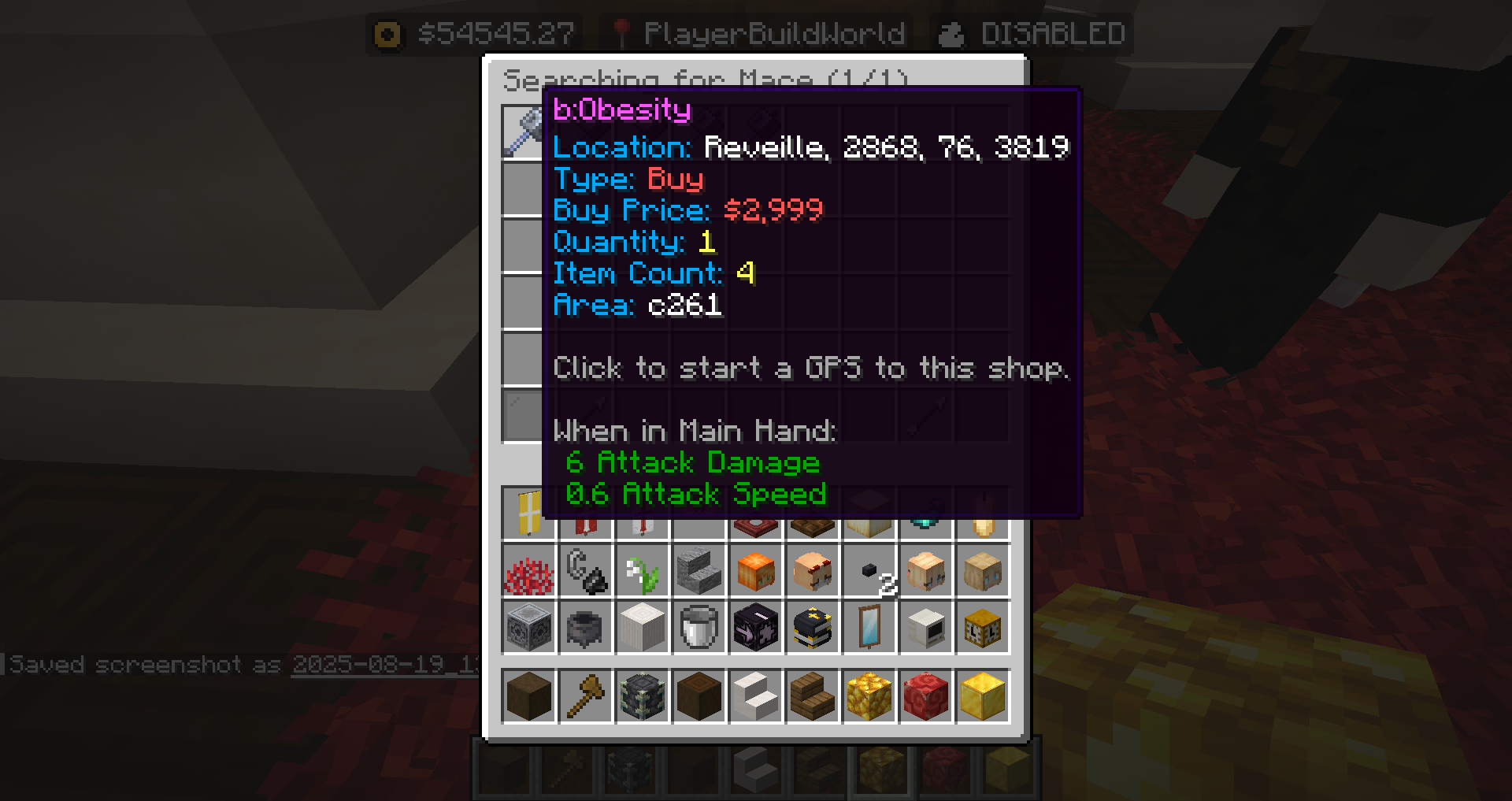Click the cauldron item in the grid
Image resolution: width=1512 pixels, height=801 pixels.
click(584, 628)
